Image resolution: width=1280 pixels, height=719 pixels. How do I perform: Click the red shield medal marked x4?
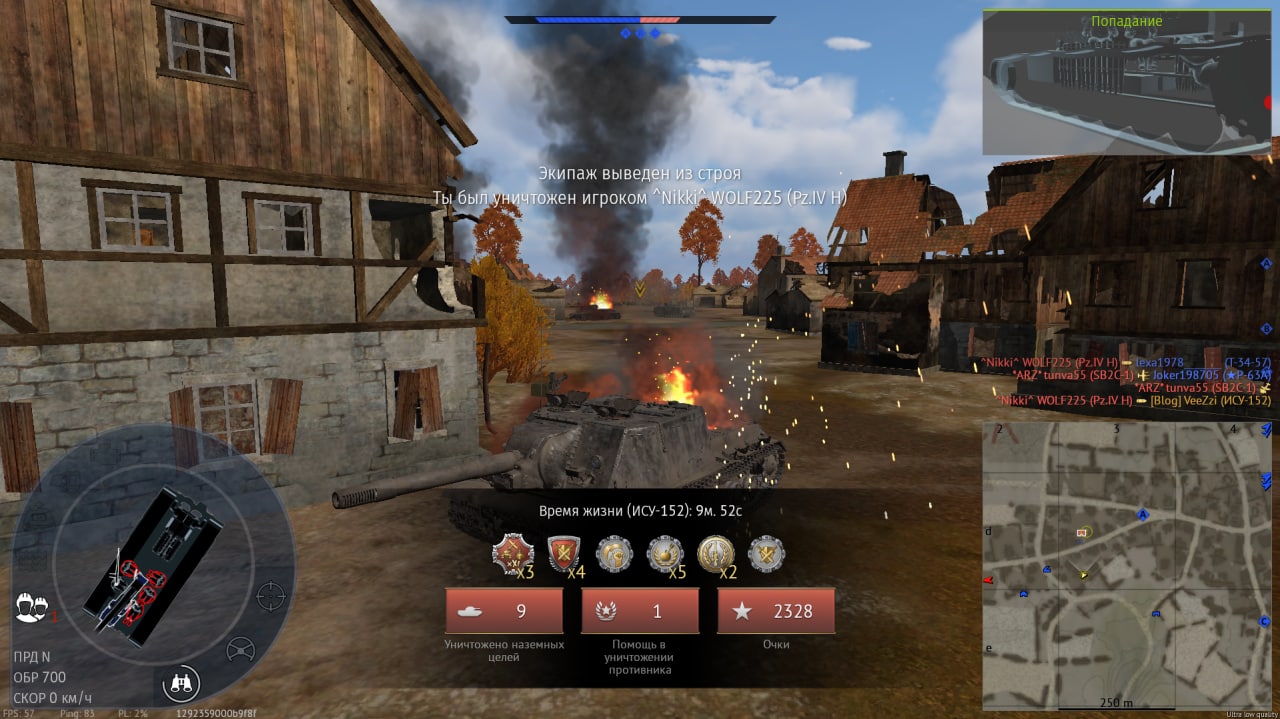point(565,555)
